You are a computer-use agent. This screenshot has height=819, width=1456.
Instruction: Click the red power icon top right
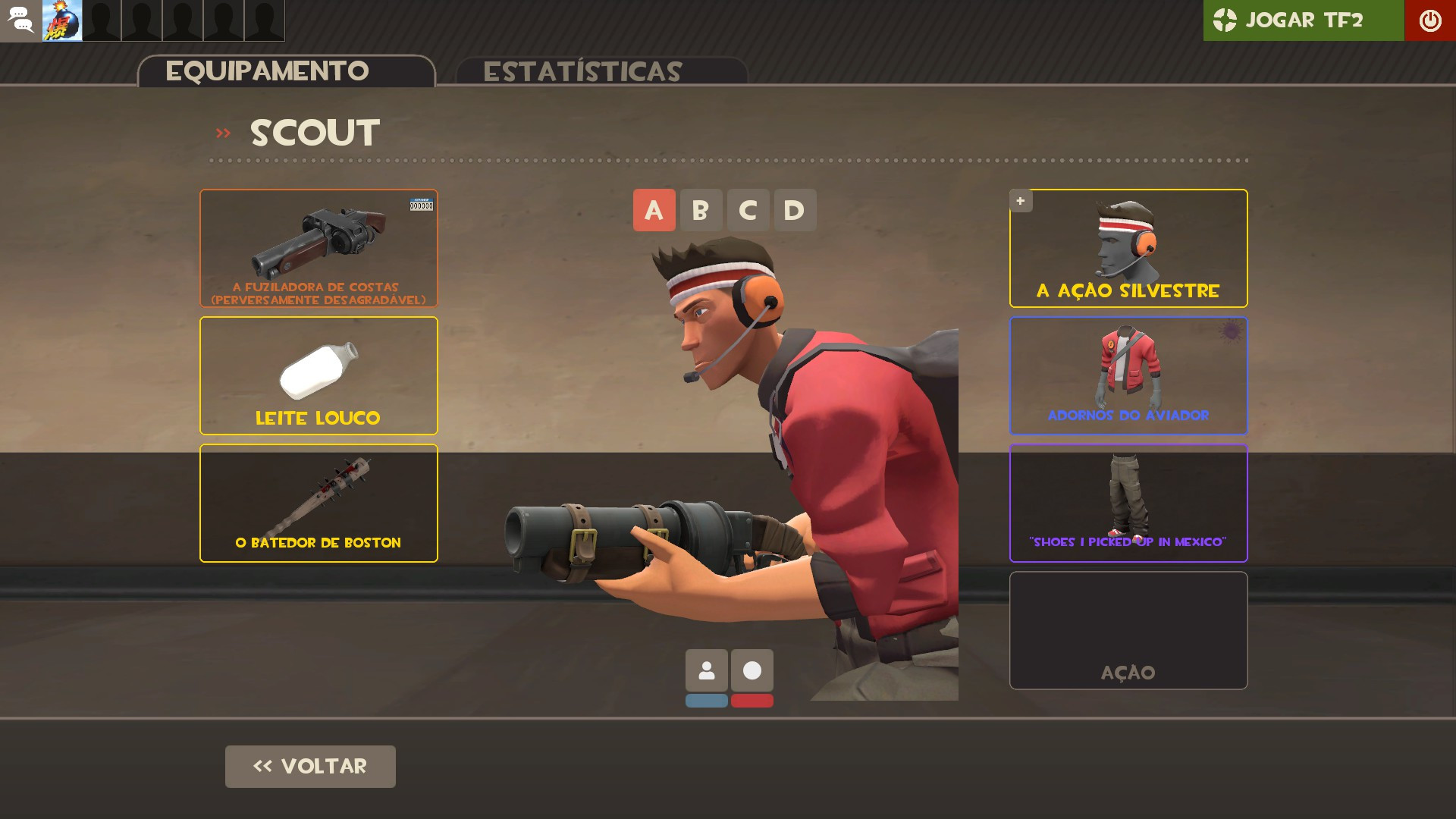click(x=1431, y=20)
